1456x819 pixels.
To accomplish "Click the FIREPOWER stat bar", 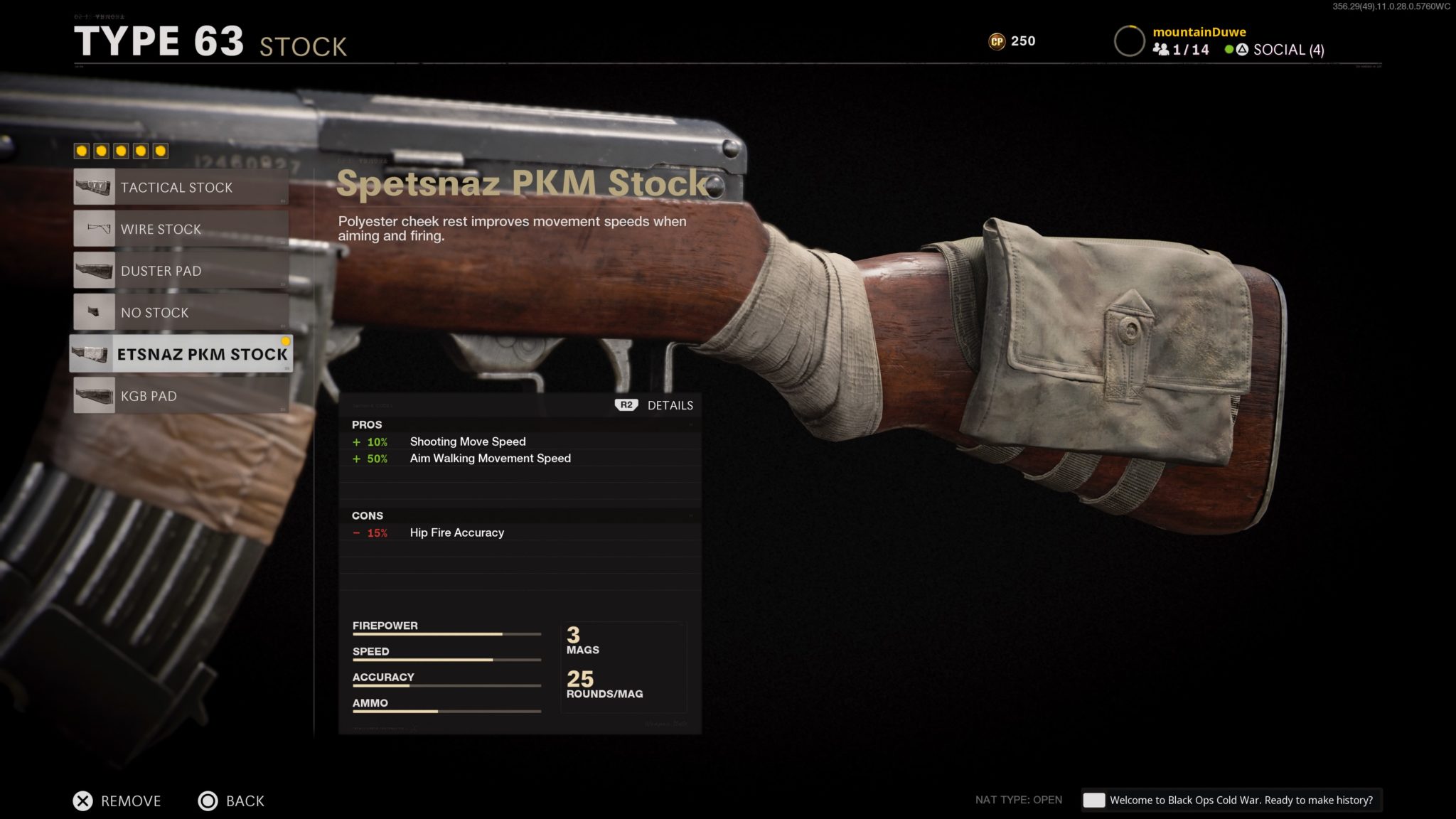I will [446, 633].
